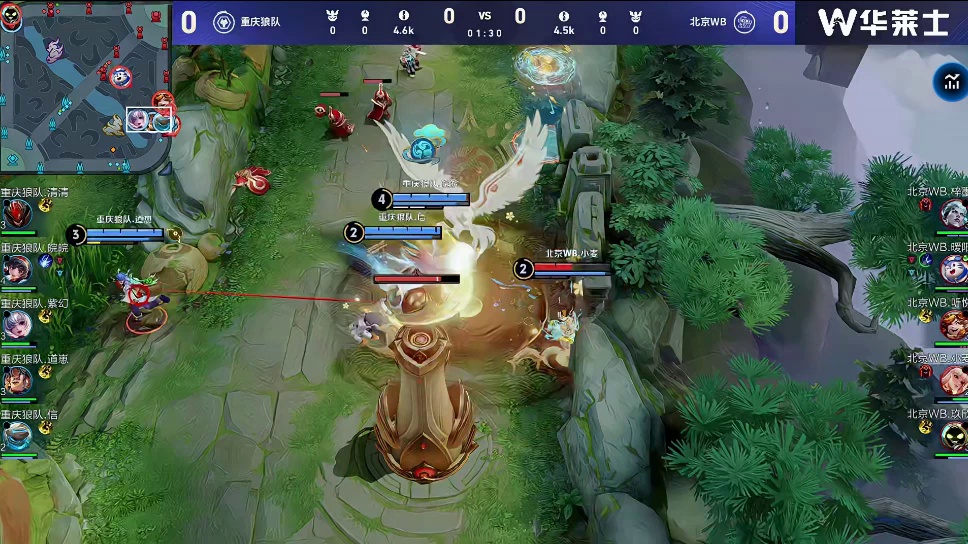Screen dimensions: 968x544
Task: Select the top 北京WB player portrait
Action: tap(953, 212)
